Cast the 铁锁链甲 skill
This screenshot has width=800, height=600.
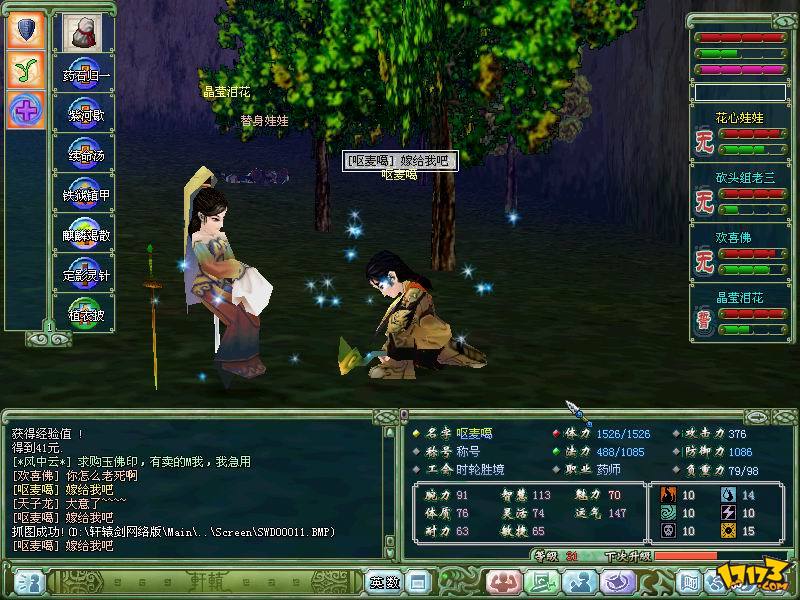(84, 192)
